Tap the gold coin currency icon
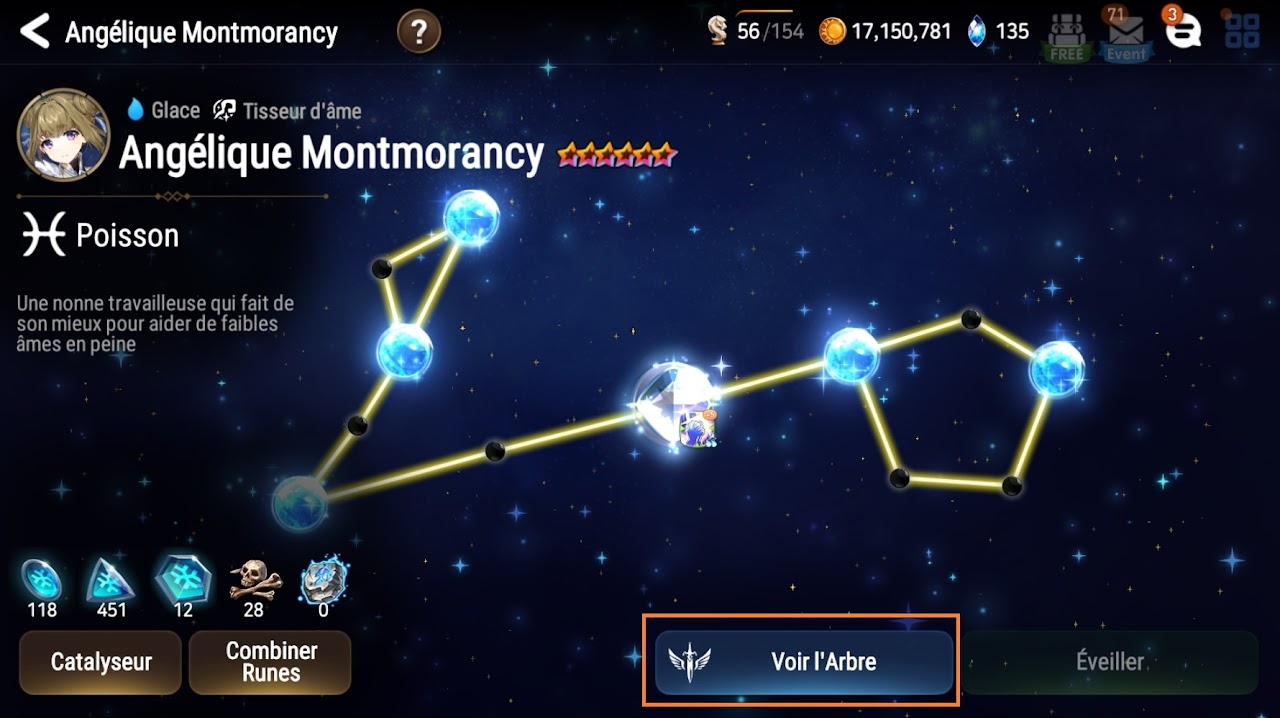 [832, 32]
